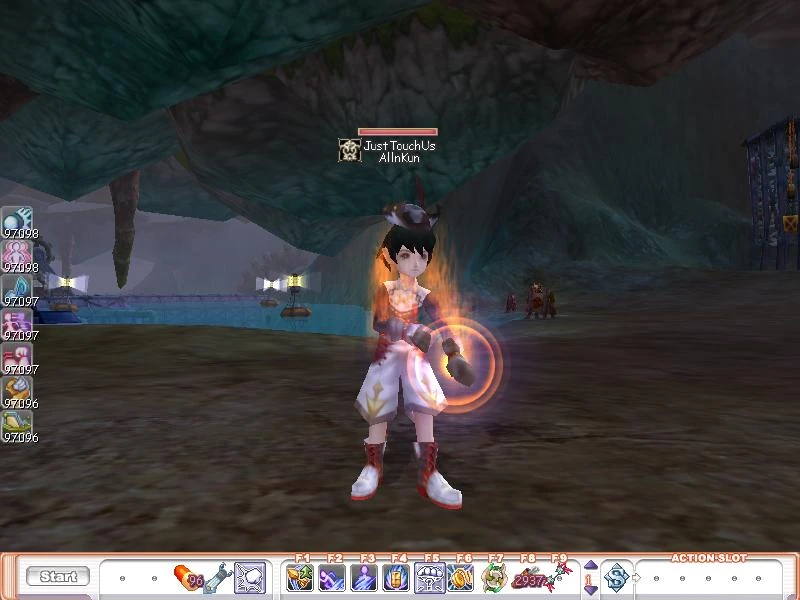Switch hotbar page with the up arrow
The width and height of the screenshot is (800, 600).
click(x=590, y=565)
